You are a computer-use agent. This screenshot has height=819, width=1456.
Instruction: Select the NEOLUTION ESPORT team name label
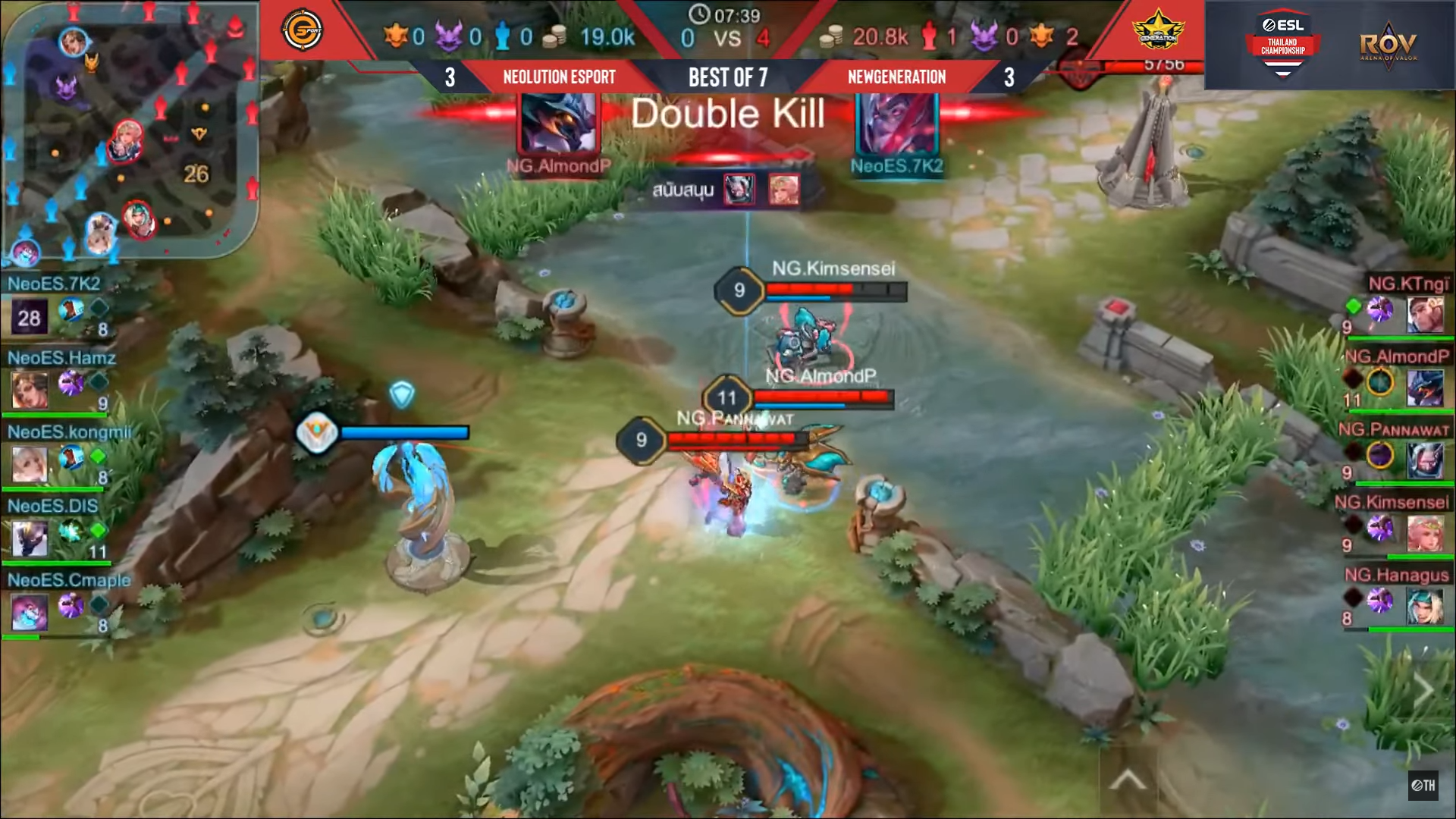click(559, 77)
